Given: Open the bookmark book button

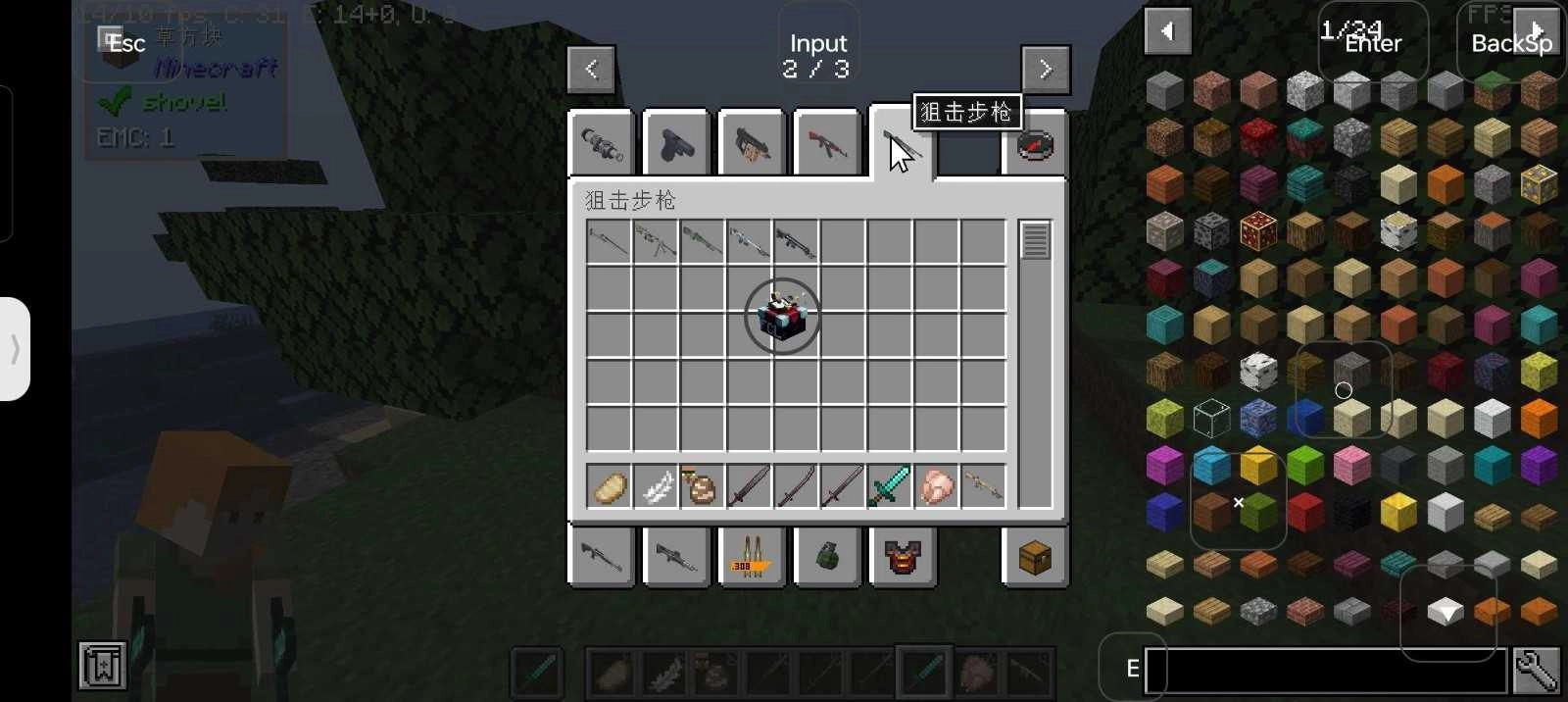Looking at the screenshot, I should 103,666.
